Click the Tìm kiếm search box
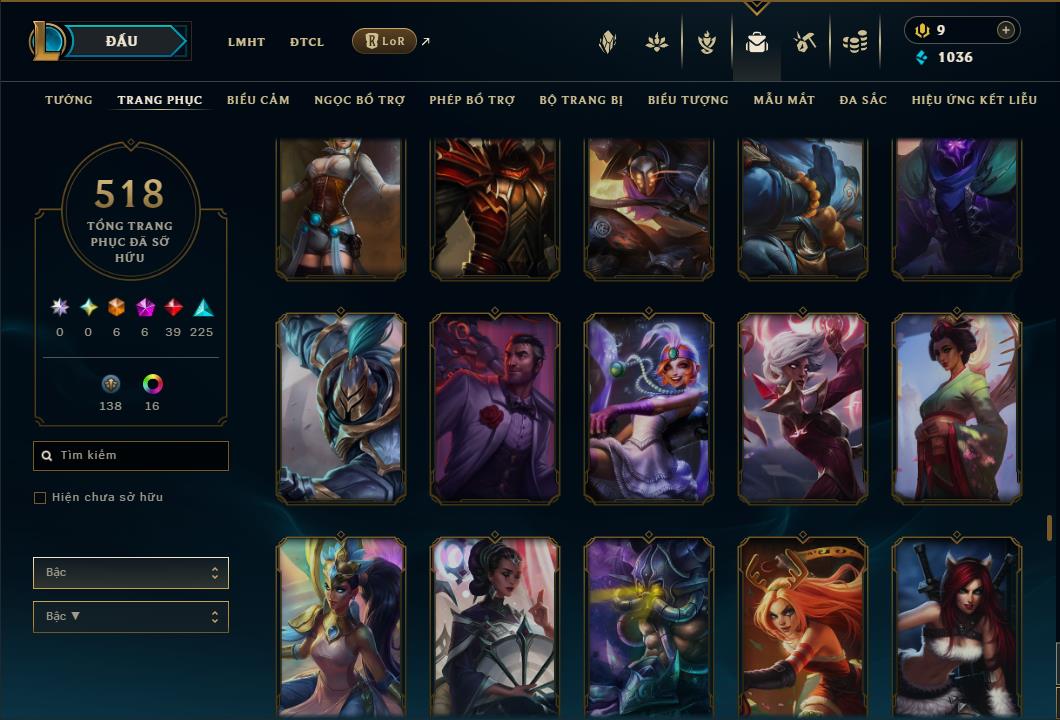 (131, 456)
